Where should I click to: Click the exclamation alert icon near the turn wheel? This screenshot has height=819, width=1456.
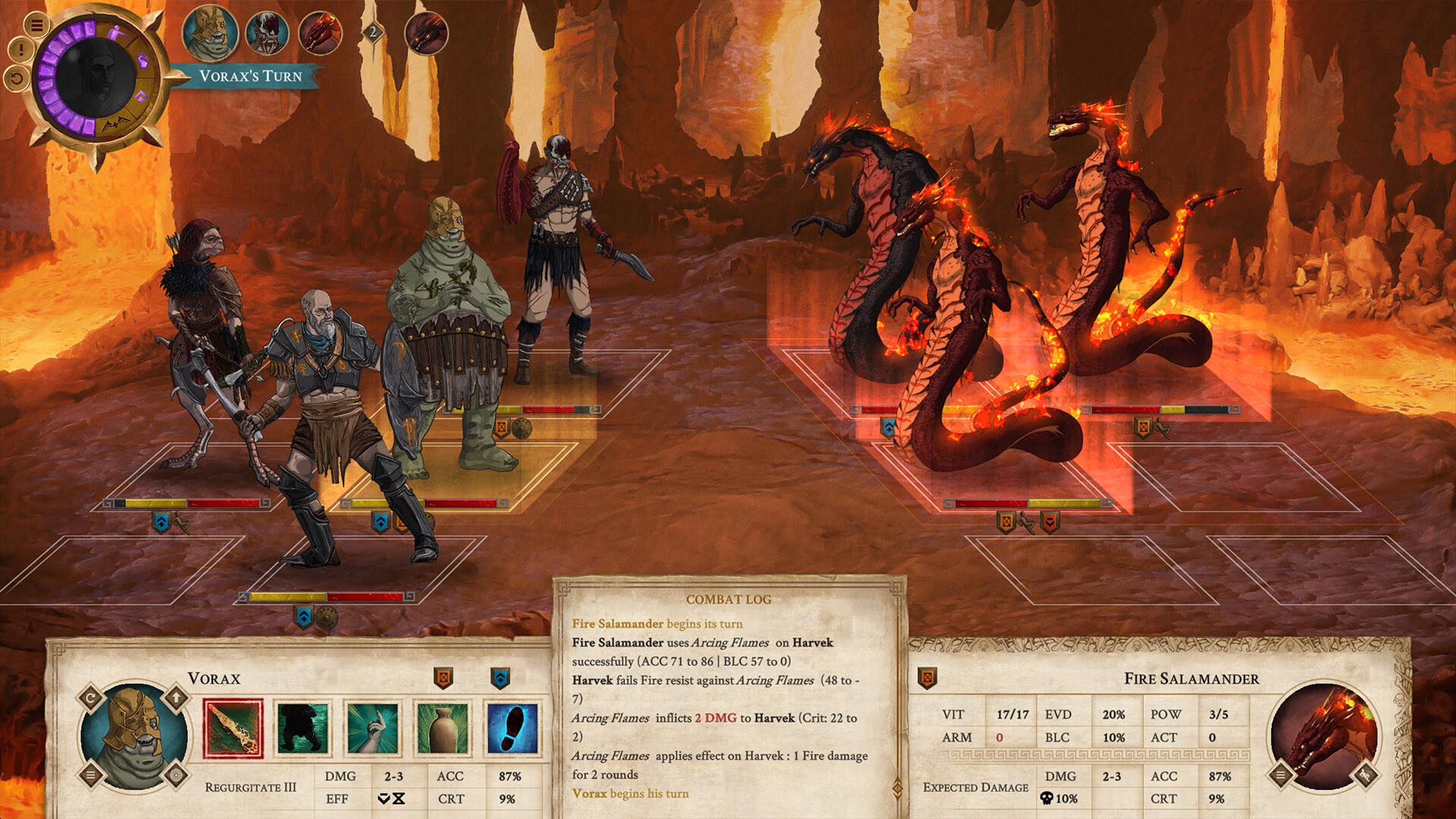click(x=20, y=49)
